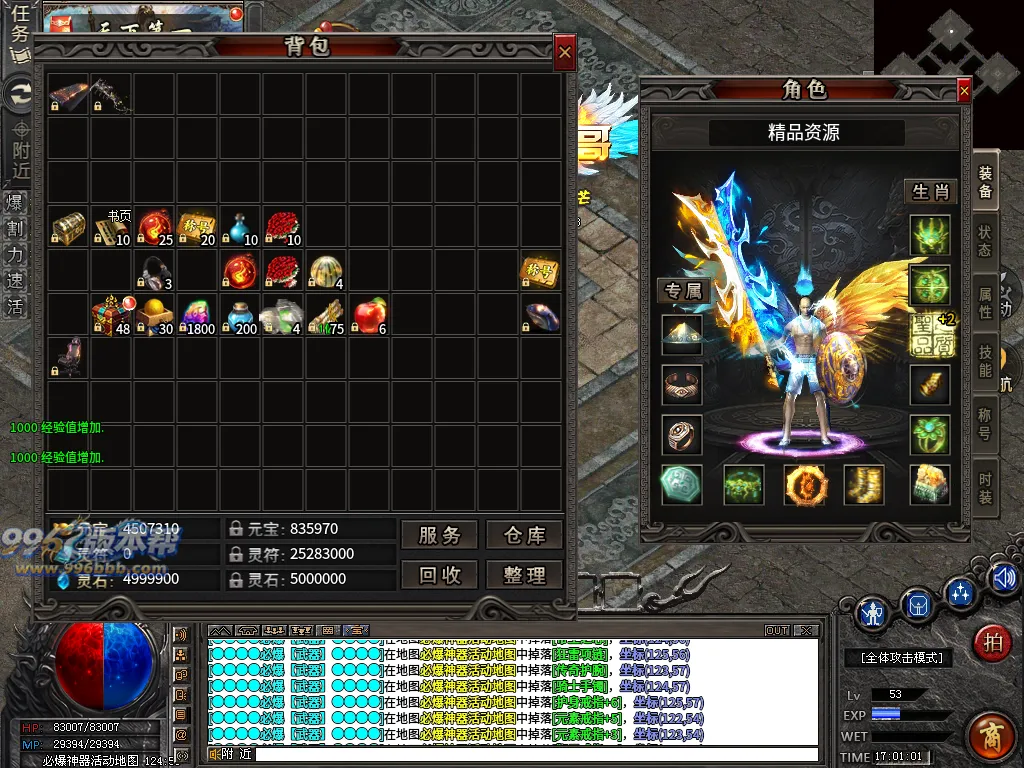The image size is (1024, 768).
Task: Toggle the sound speaker icon
Action: [1003, 577]
